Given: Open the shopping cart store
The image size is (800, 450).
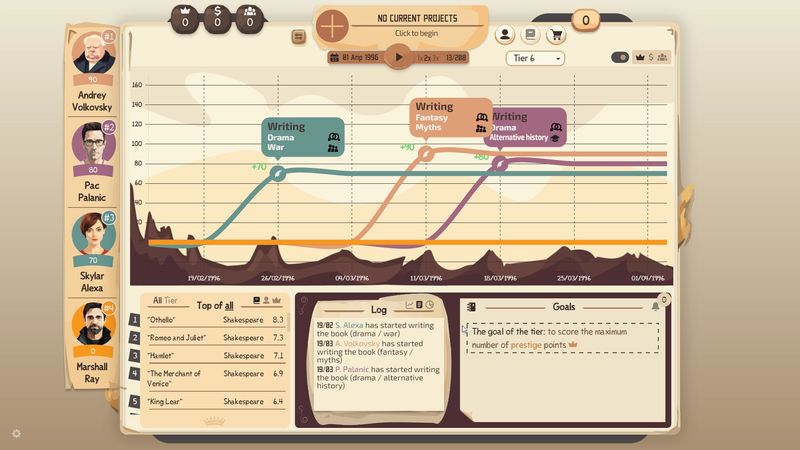Looking at the screenshot, I should point(557,35).
